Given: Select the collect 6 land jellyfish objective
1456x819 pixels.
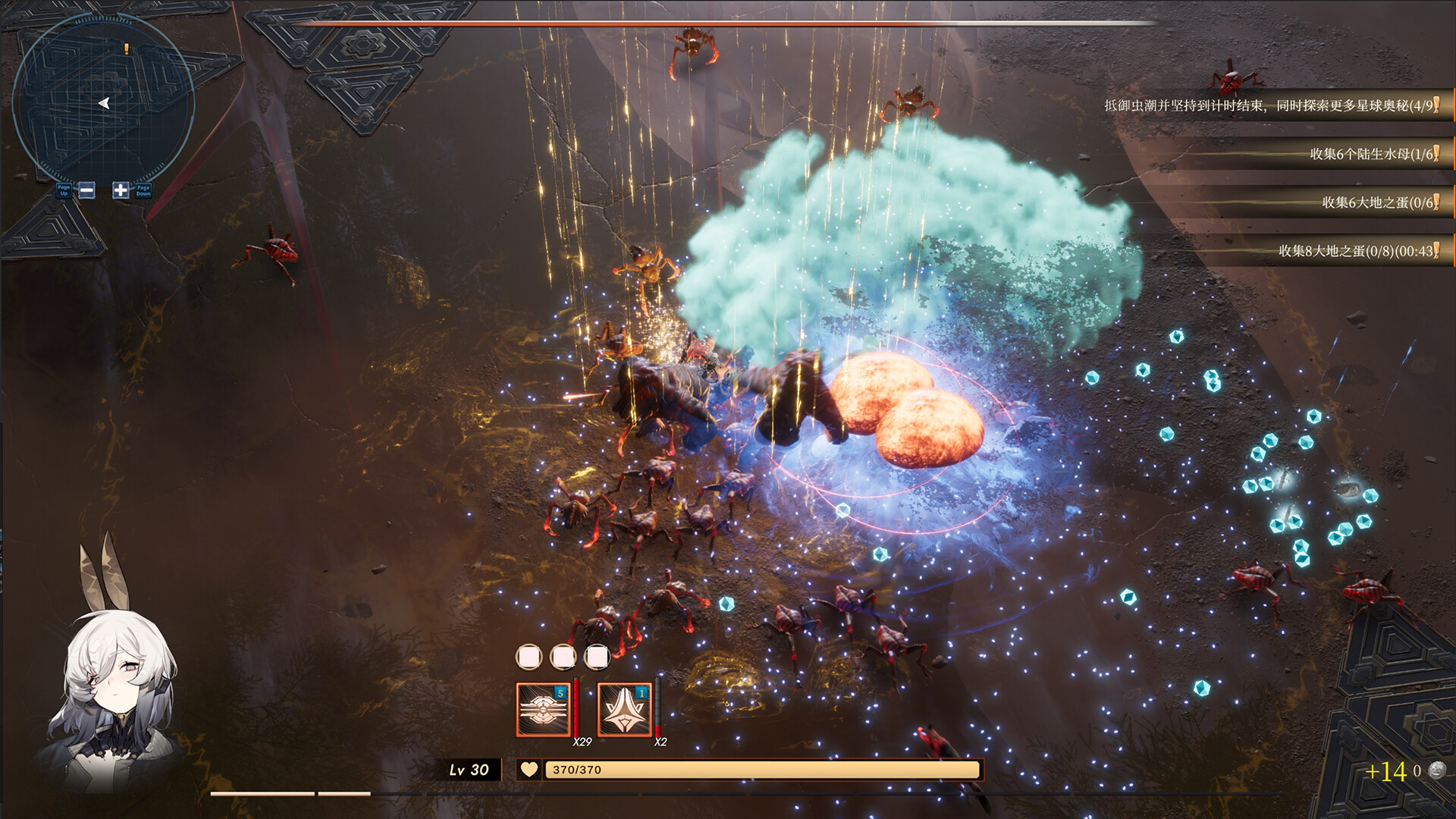Looking at the screenshot, I should [x=1373, y=154].
